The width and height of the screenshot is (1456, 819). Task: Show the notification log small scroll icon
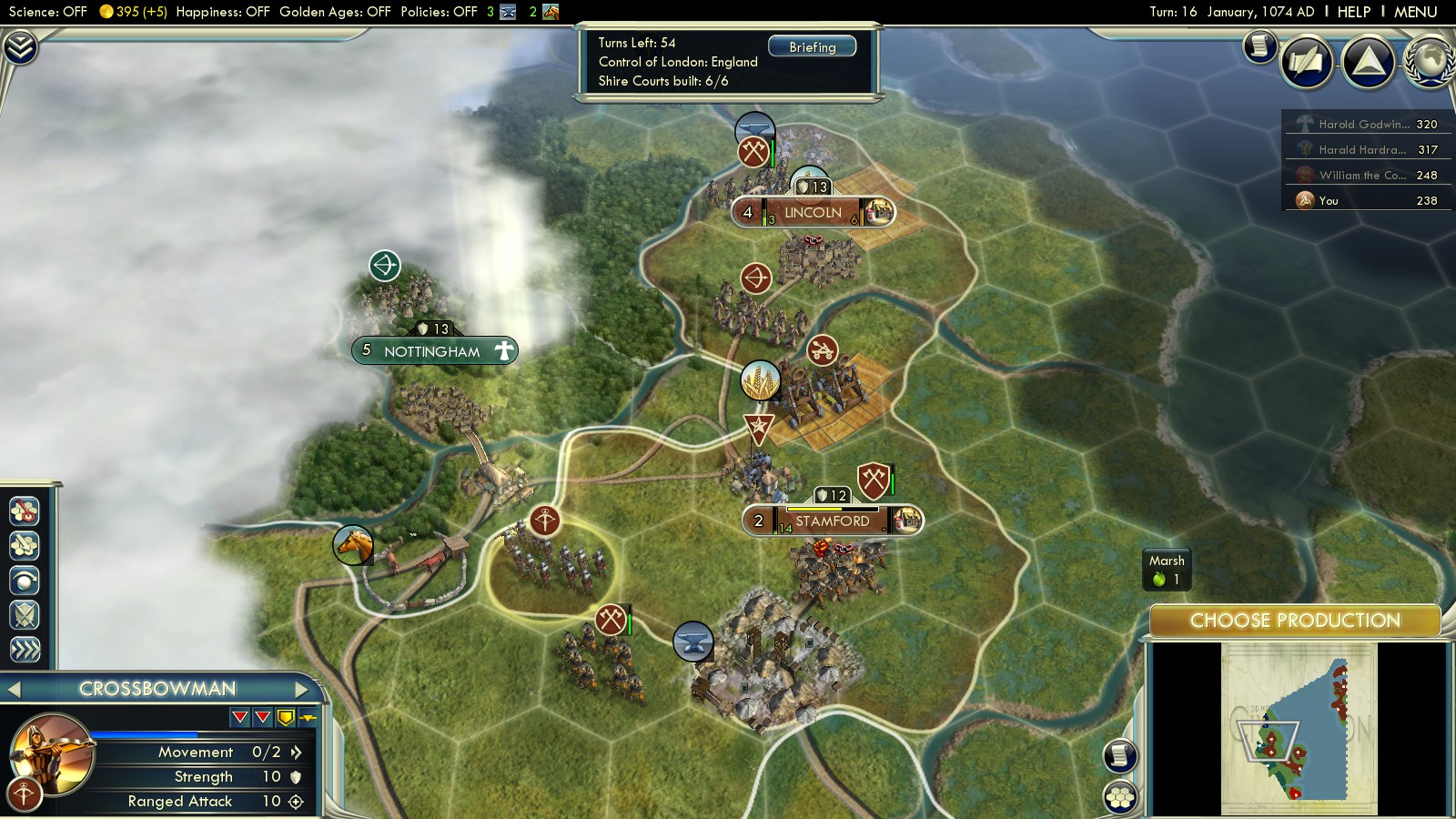1260,45
